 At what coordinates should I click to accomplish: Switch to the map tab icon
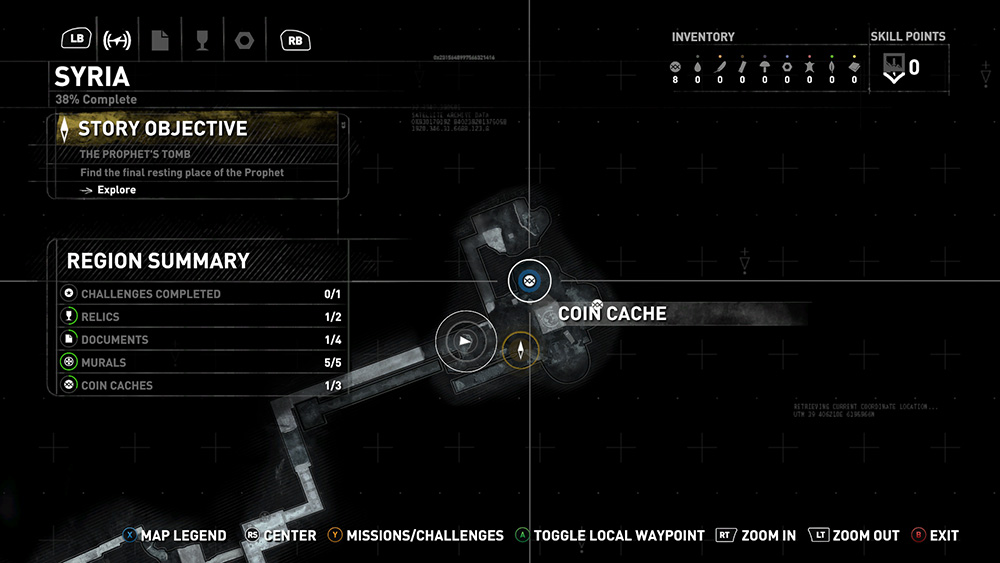(x=118, y=40)
